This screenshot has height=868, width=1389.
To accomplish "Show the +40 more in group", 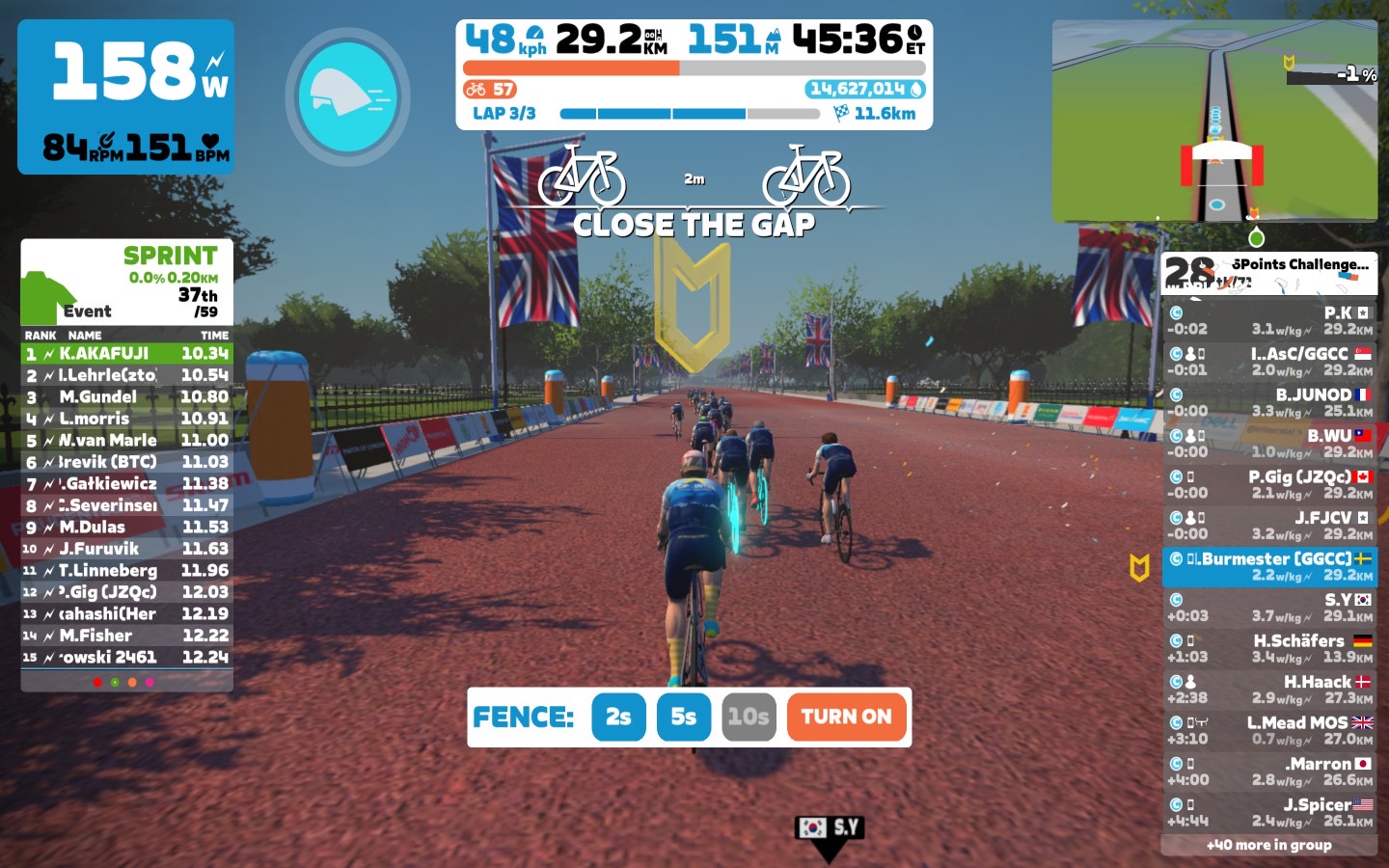I will pos(1268,845).
